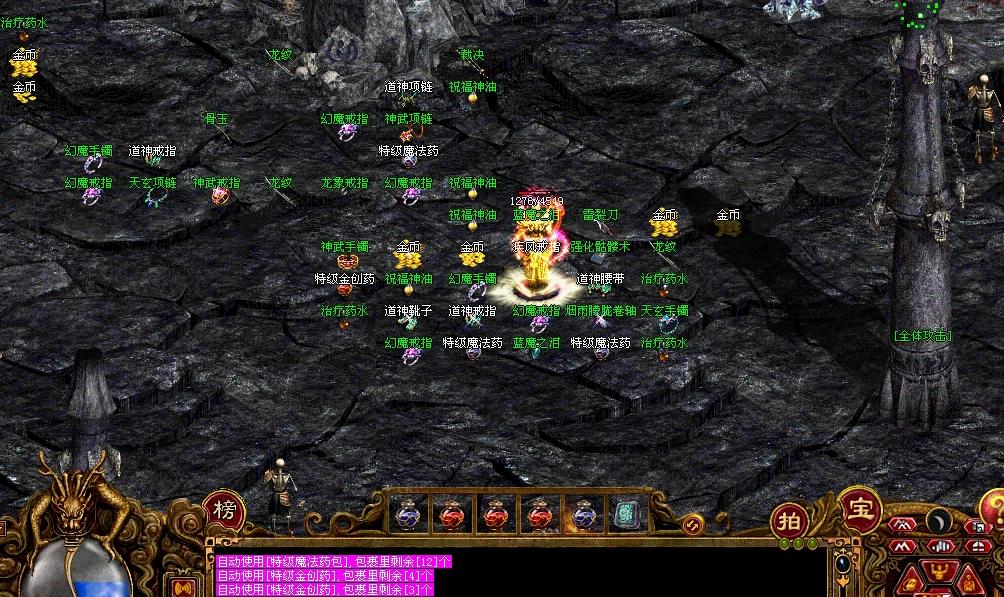Viewport: 1004px width, 597px height.
Task: Select the green rune stone belt slot
Action: (x=627, y=514)
